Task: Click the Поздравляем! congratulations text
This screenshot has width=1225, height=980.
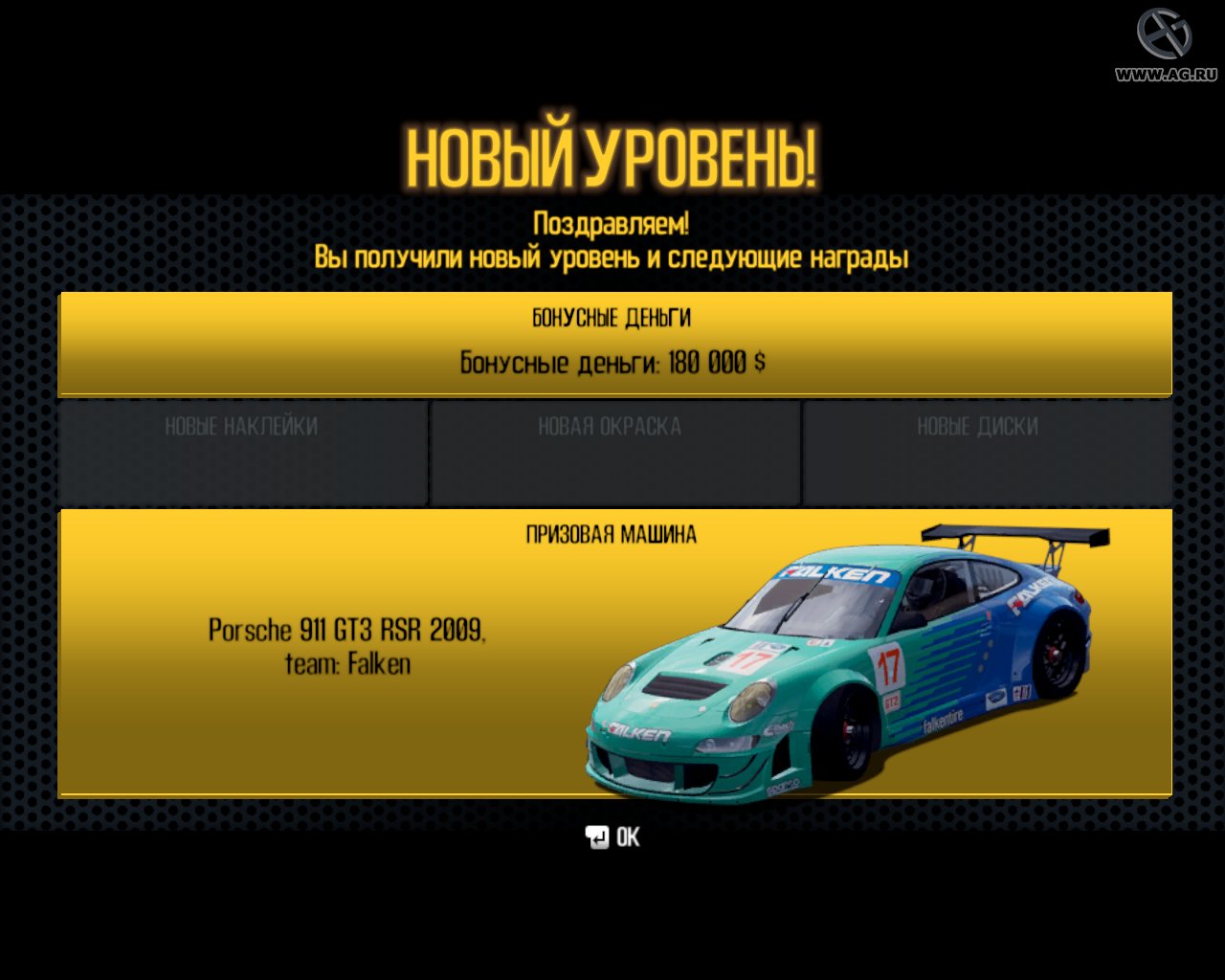Action: coord(612,220)
